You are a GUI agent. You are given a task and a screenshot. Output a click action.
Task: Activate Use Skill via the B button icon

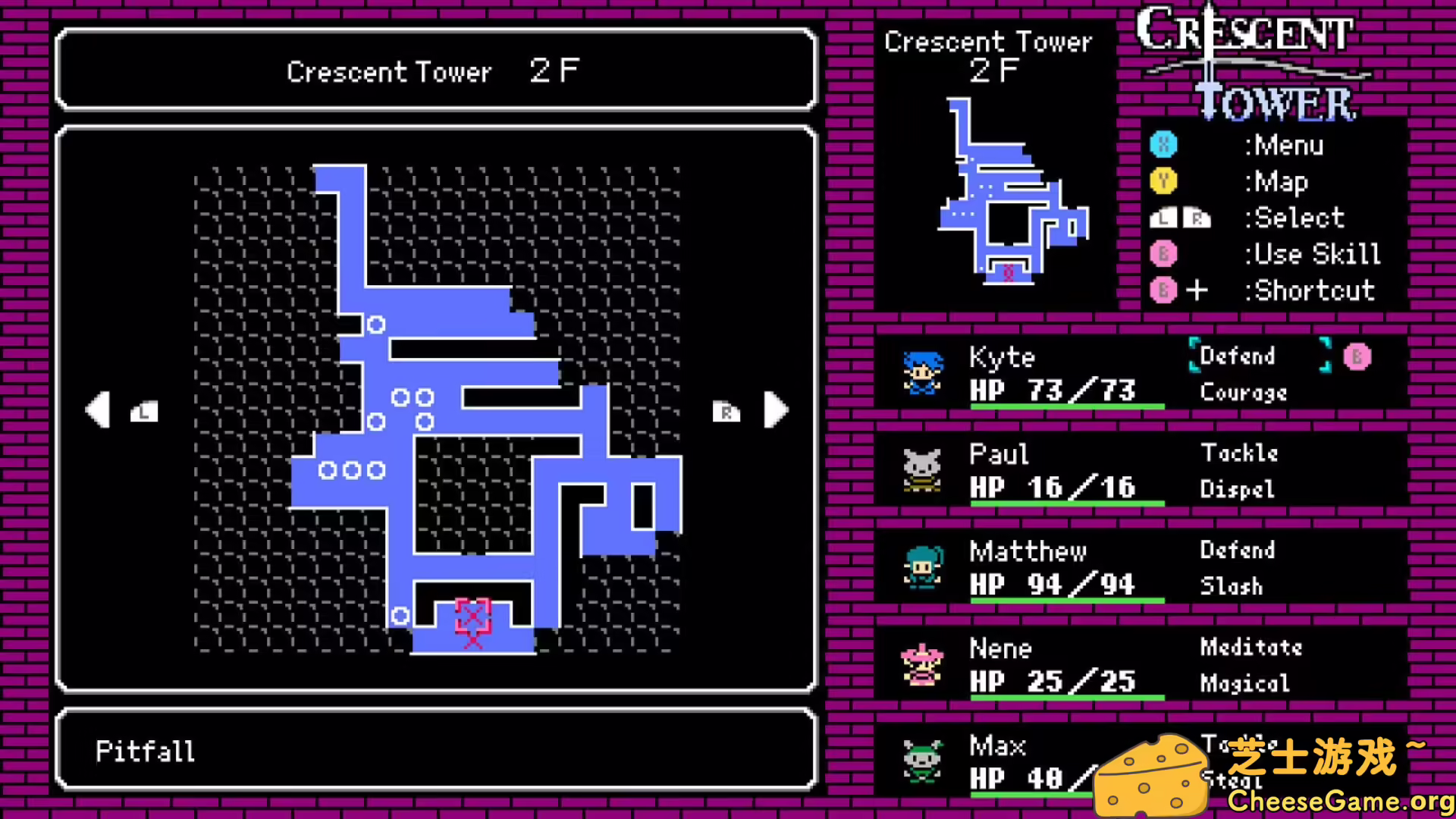click(1164, 254)
